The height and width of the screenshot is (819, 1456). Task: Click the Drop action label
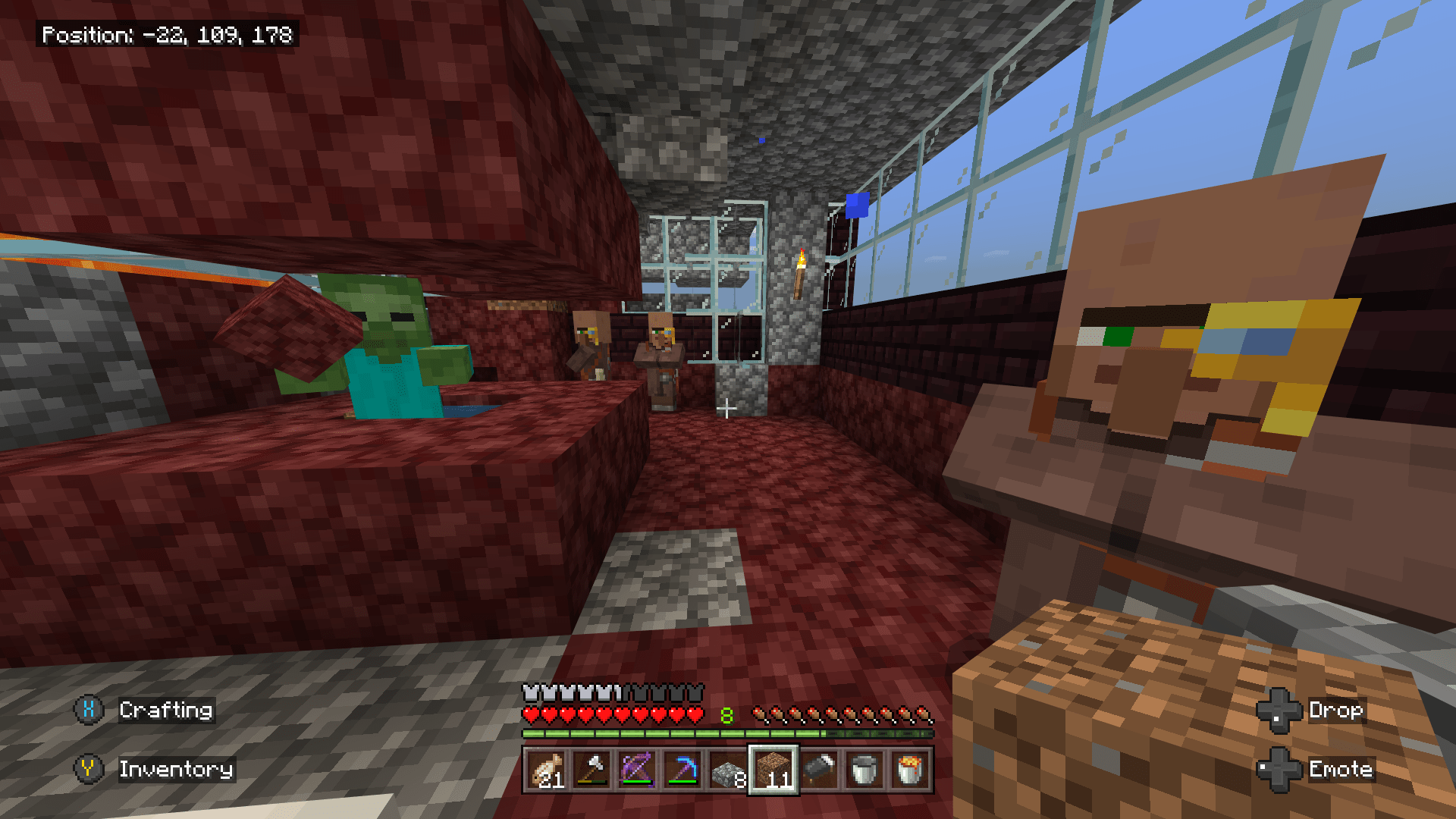(1338, 711)
